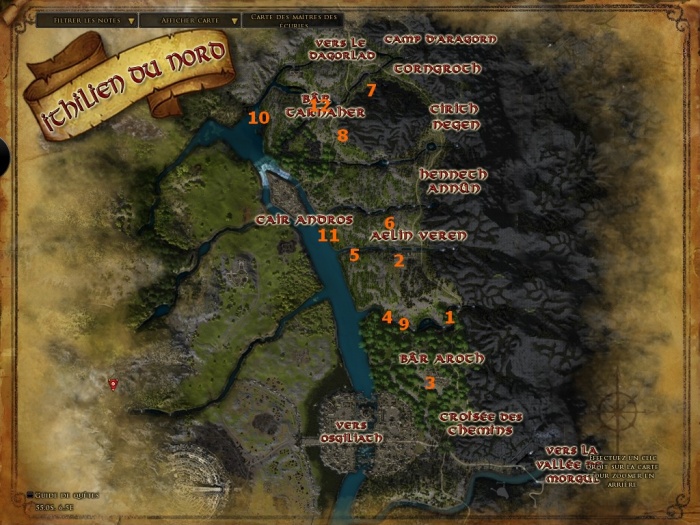The width and height of the screenshot is (700, 525).
Task: Select the Cair Andros location label
Action: click(x=304, y=220)
